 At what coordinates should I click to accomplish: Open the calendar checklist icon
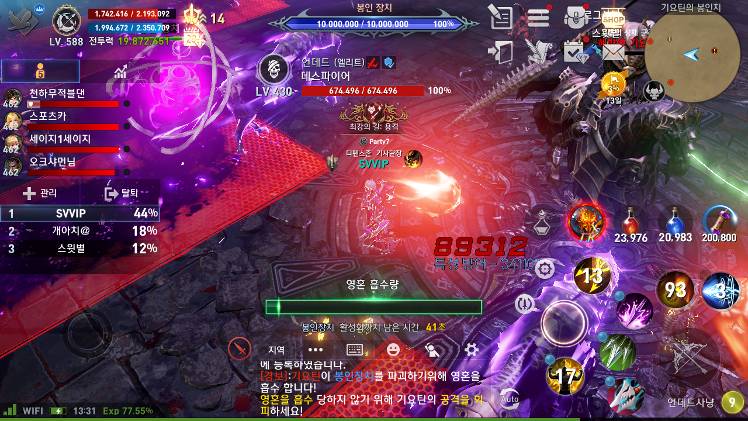point(572,50)
